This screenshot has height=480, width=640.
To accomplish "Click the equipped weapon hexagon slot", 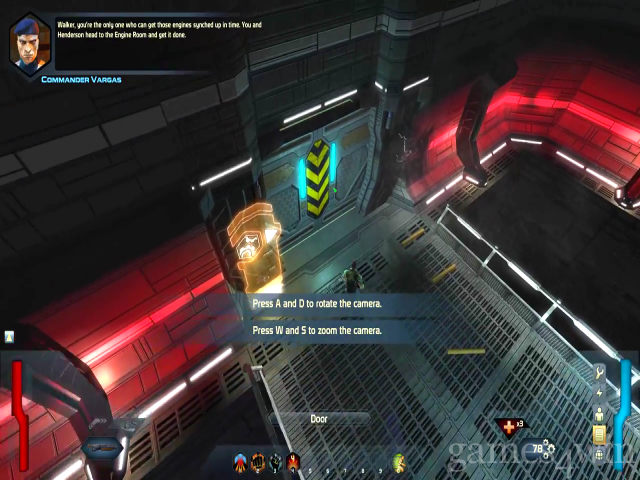I will pyautogui.click(x=102, y=447).
